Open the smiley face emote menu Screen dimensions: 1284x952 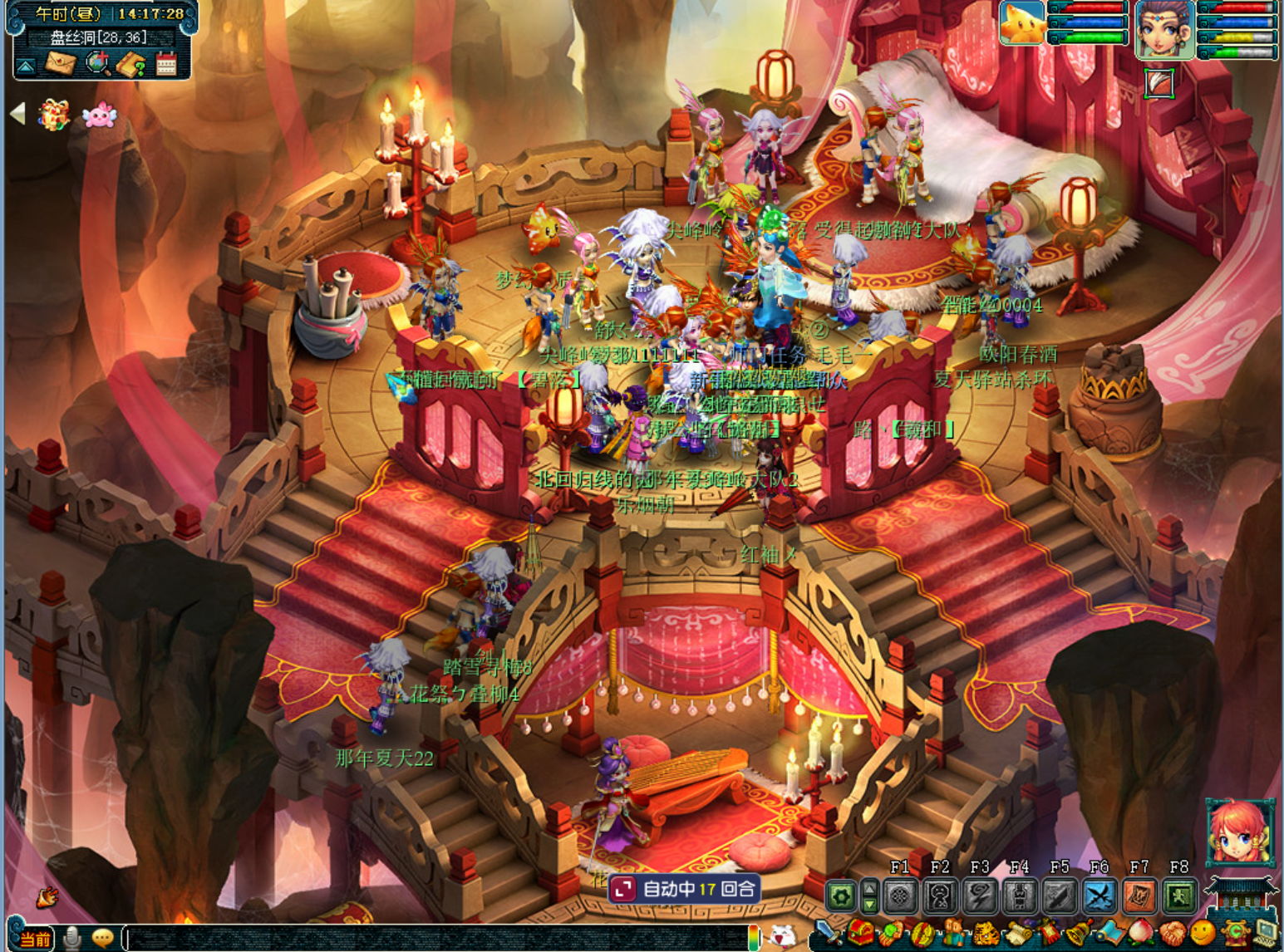pos(1202,934)
